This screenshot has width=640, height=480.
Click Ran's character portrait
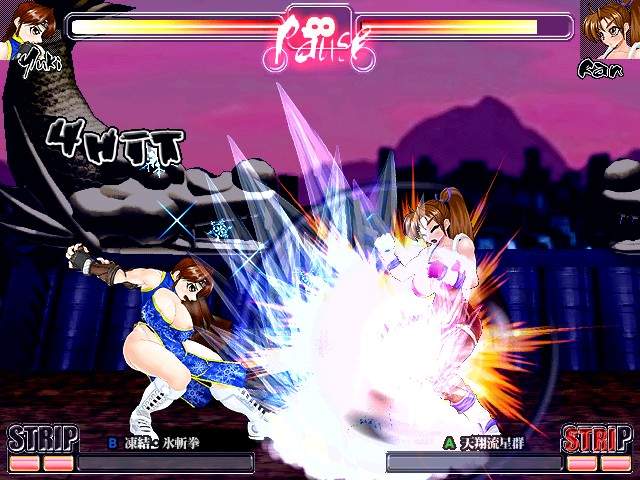[x=611, y=28]
